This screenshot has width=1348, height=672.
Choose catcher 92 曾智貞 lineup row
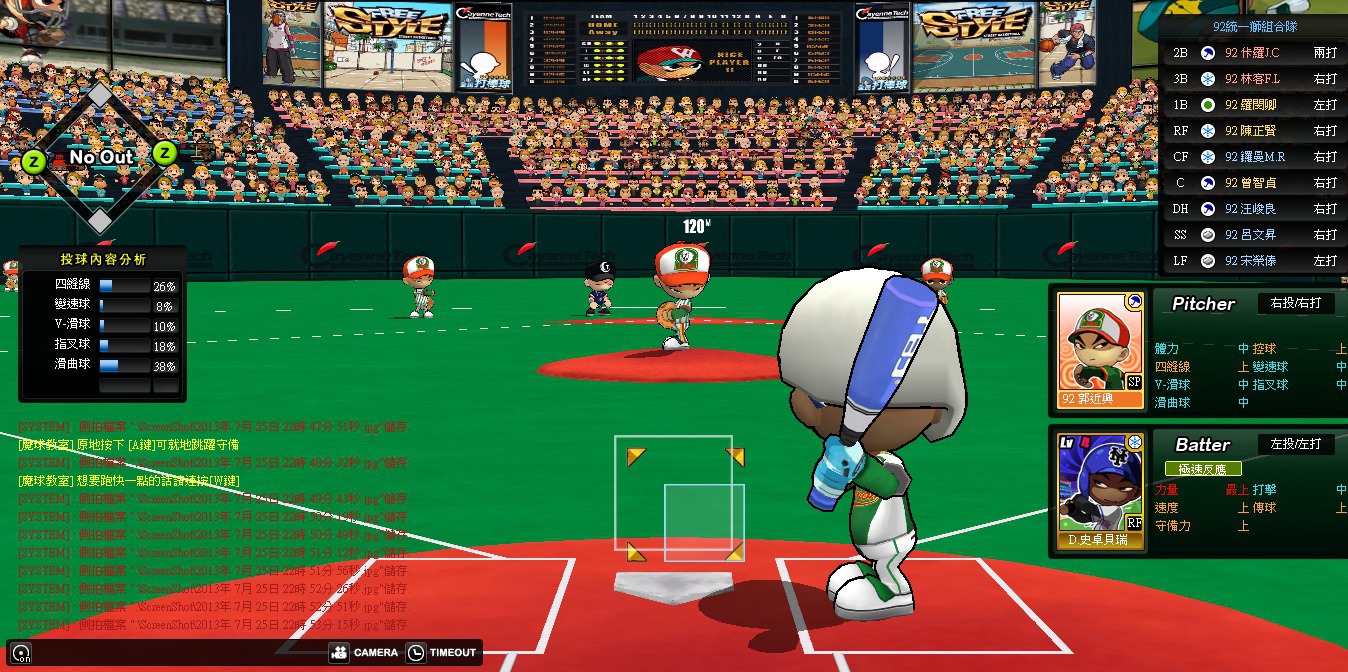(1257, 183)
